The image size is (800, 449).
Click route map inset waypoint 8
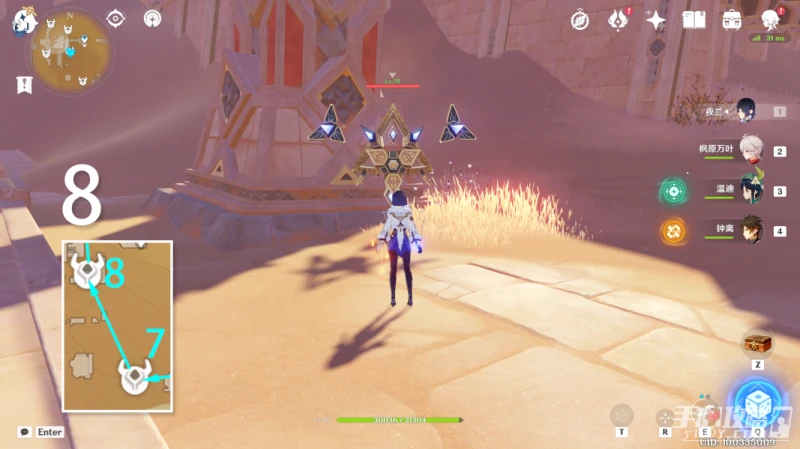coord(89,270)
